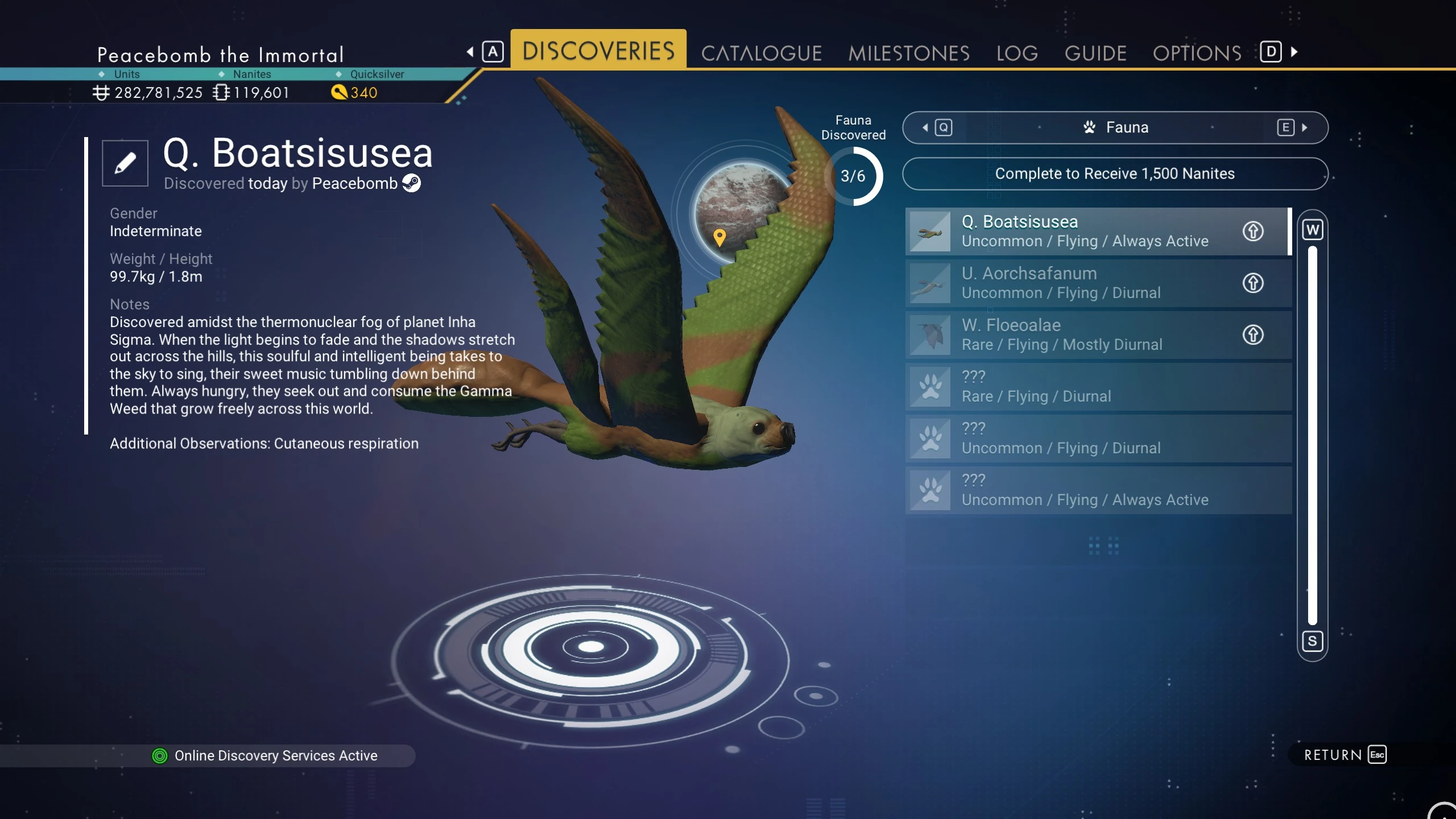Open the Milestones tab
The height and width of the screenshot is (819, 1456).
click(908, 53)
